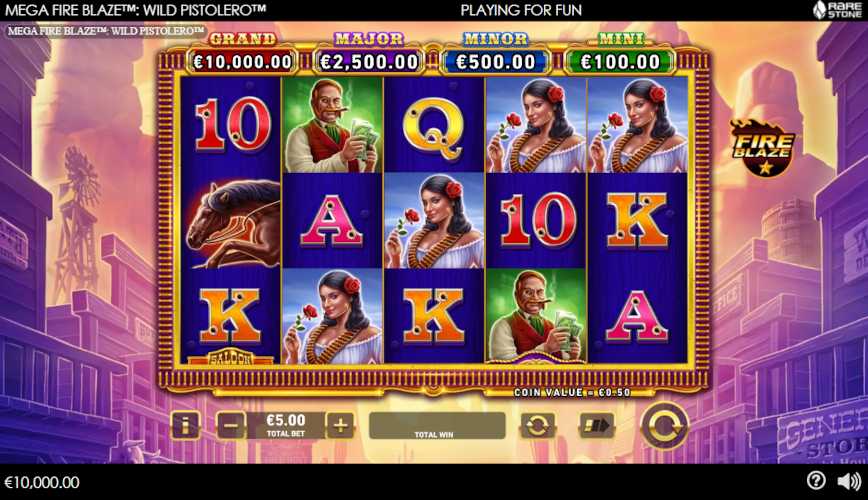Open the paytable info button
The image size is (868, 500).
[x=185, y=426]
